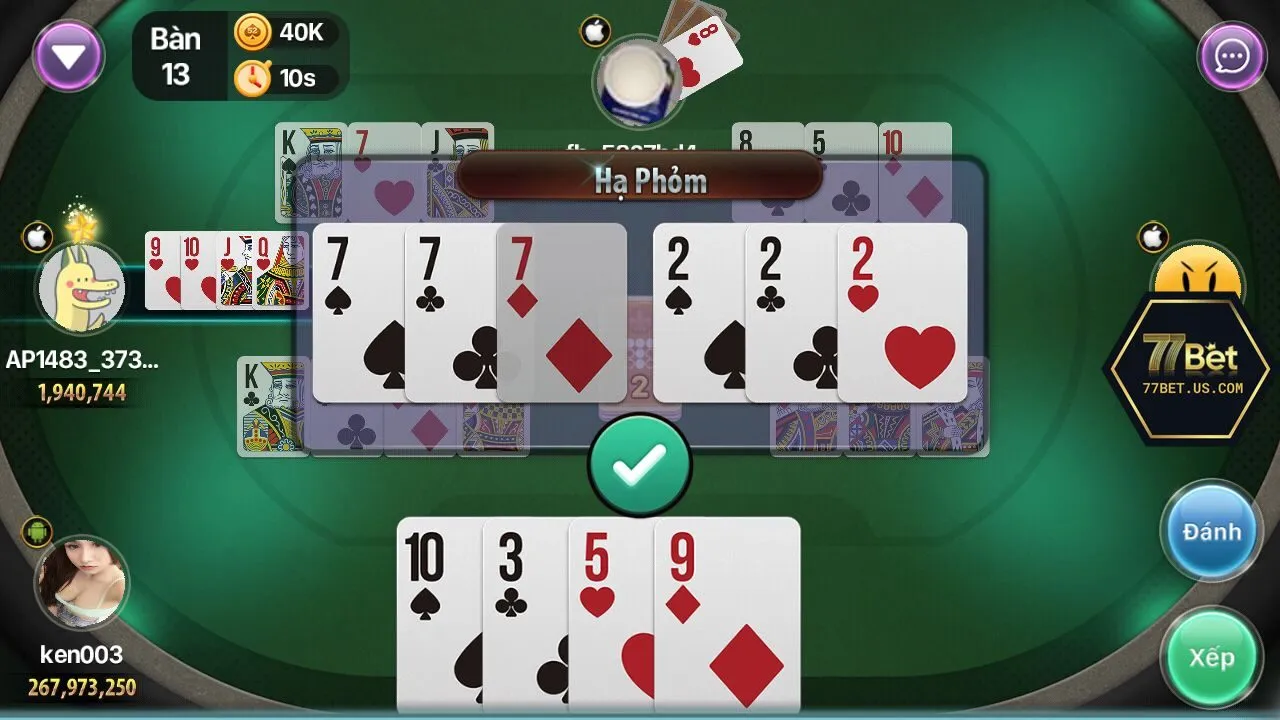This screenshot has height=720, width=1280.
Task: Click AP1483_373's avatar picture
Action: pos(82,290)
